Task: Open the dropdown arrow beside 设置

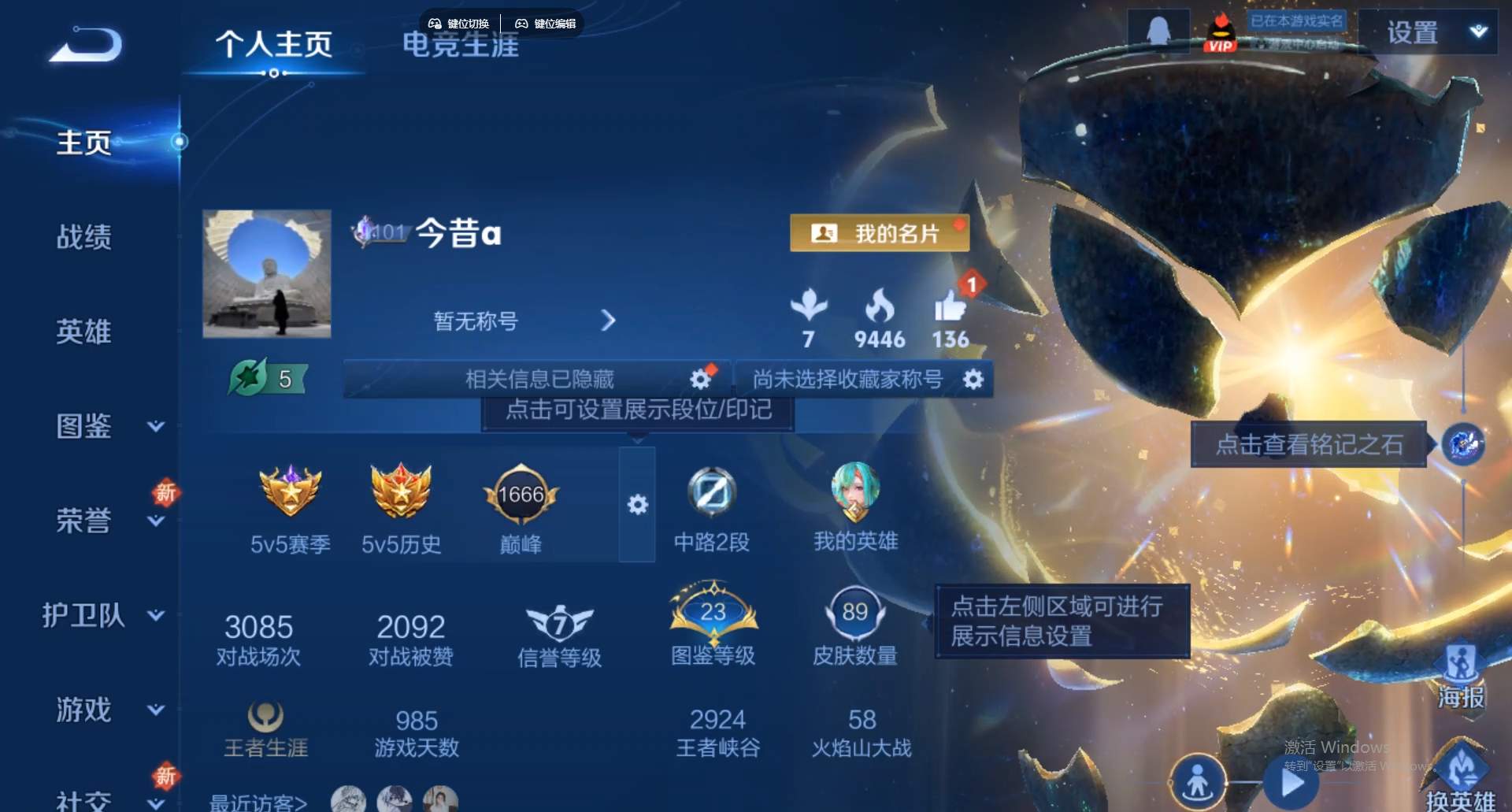Action: [1477, 32]
